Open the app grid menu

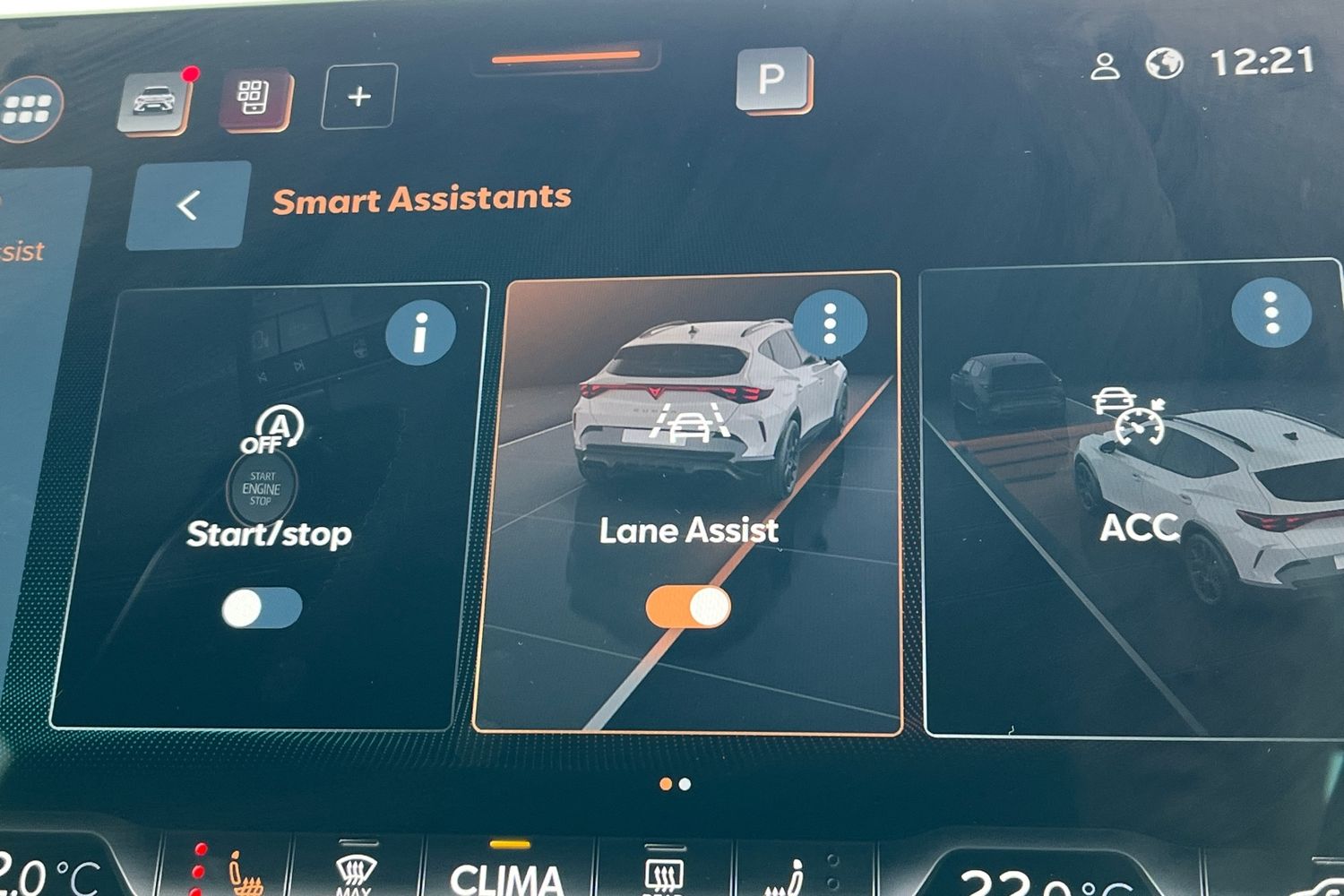point(29,109)
